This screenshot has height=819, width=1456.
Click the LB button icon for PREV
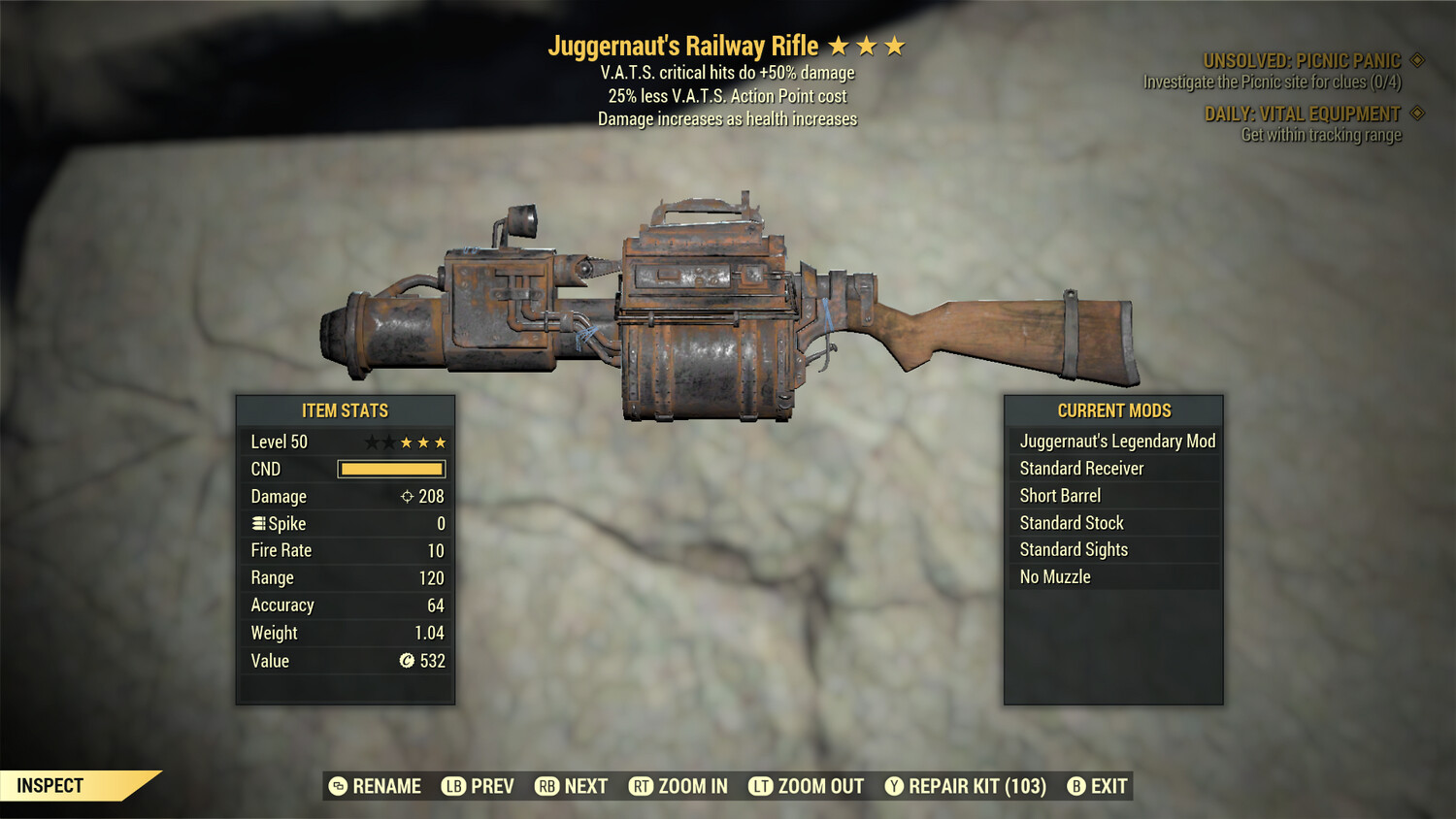(452, 786)
